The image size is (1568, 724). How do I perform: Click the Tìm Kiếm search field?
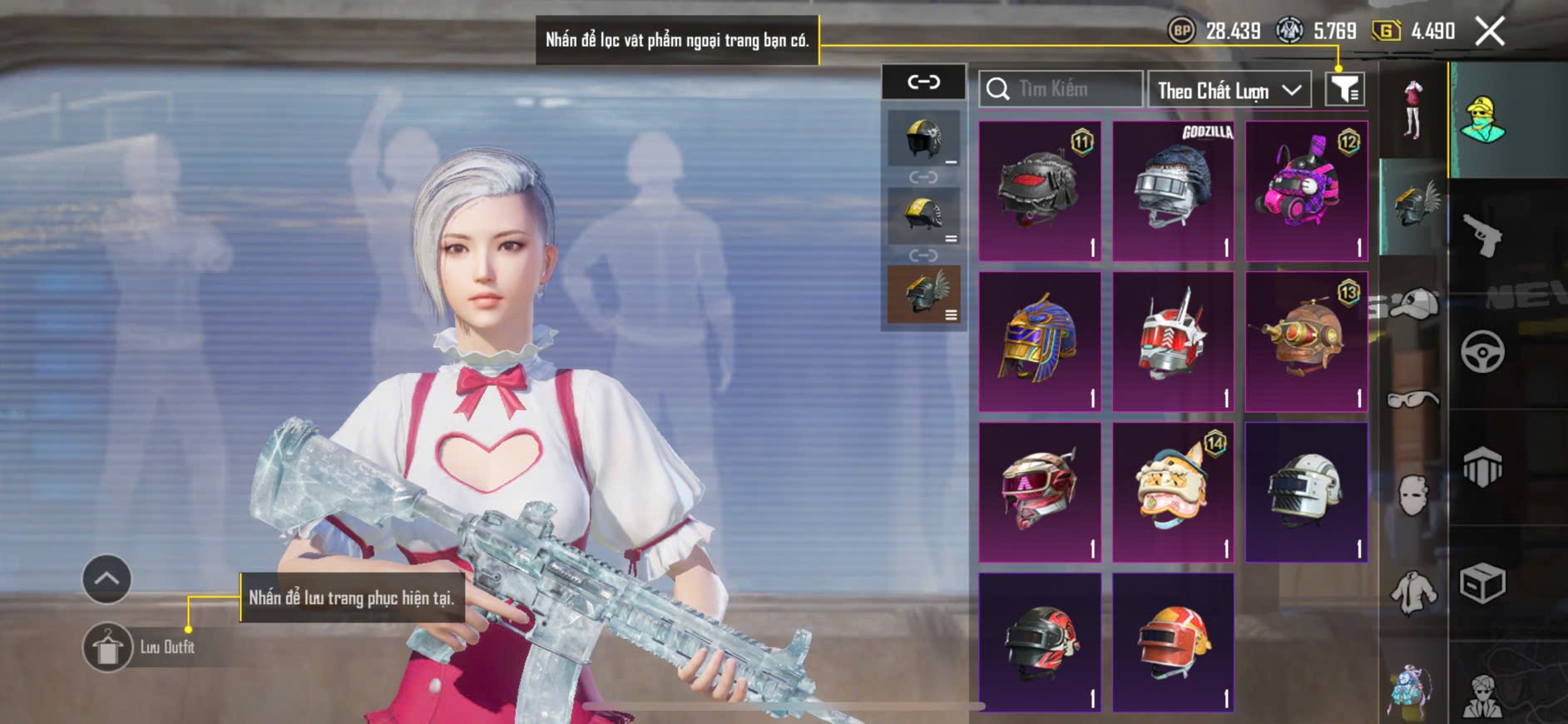[1061, 89]
